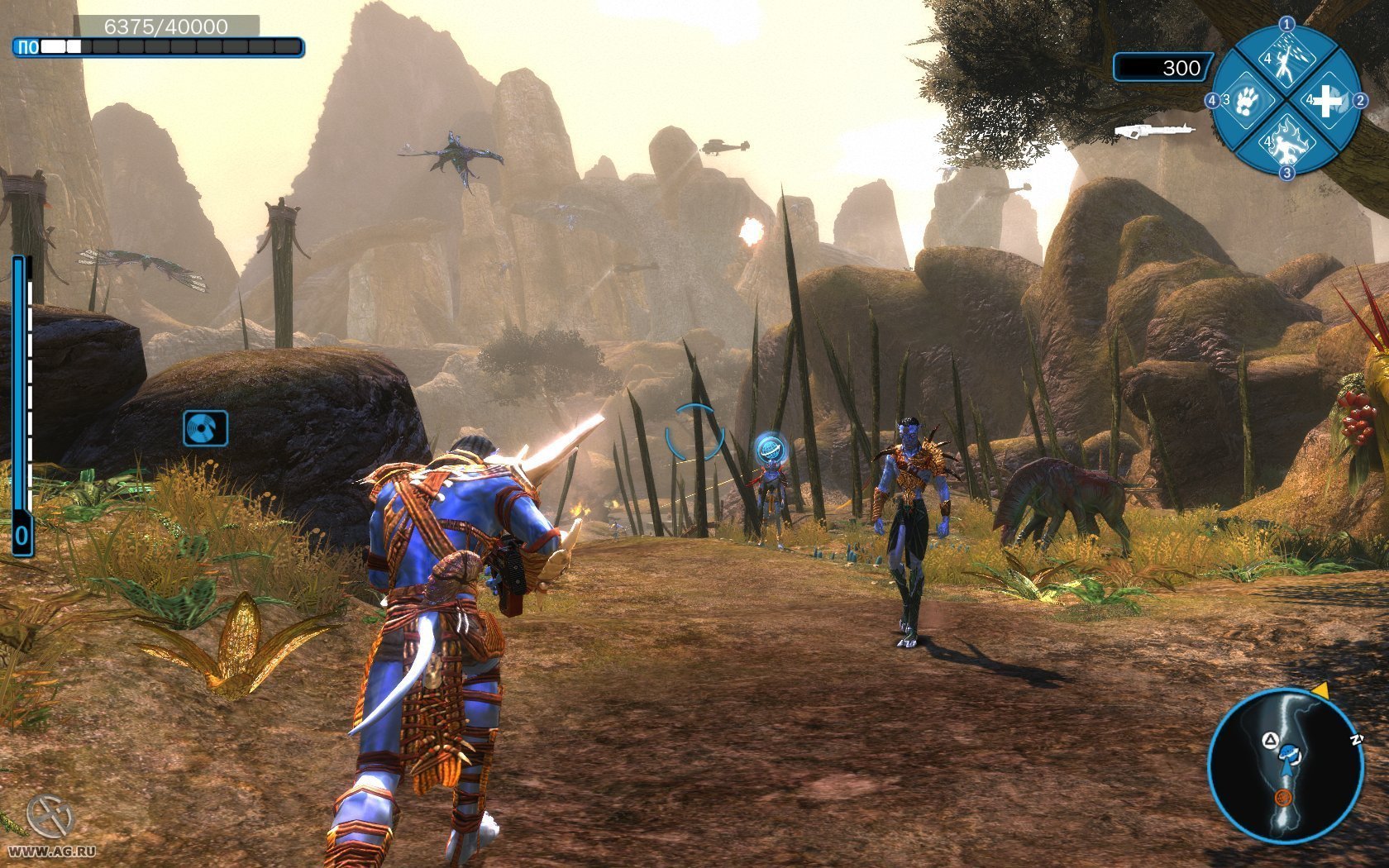The height and width of the screenshot is (868, 1389).
Task: Click the blue disc icon beside the rock
Action: [205, 428]
